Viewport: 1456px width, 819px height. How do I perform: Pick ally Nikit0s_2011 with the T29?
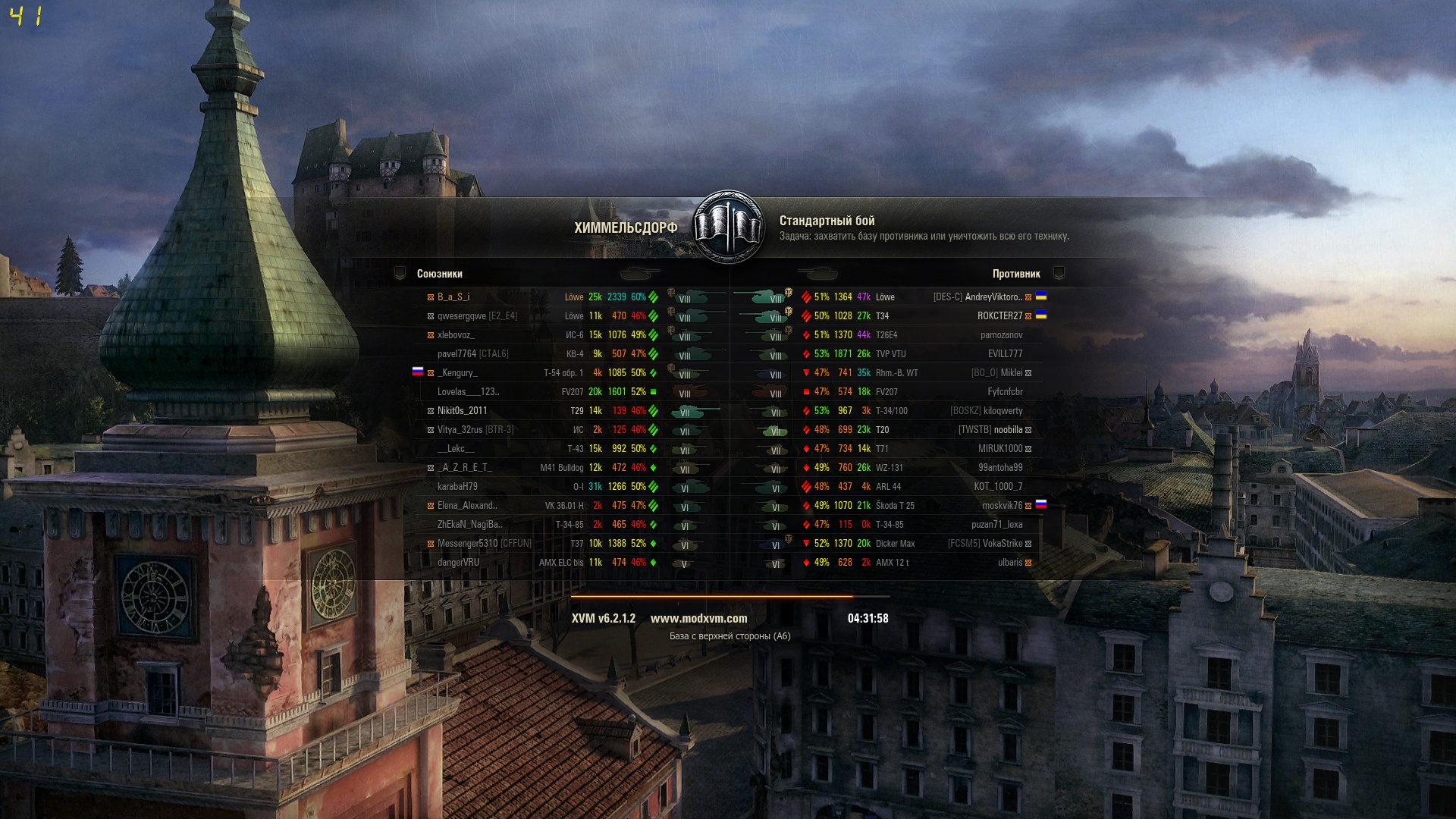click(x=462, y=411)
